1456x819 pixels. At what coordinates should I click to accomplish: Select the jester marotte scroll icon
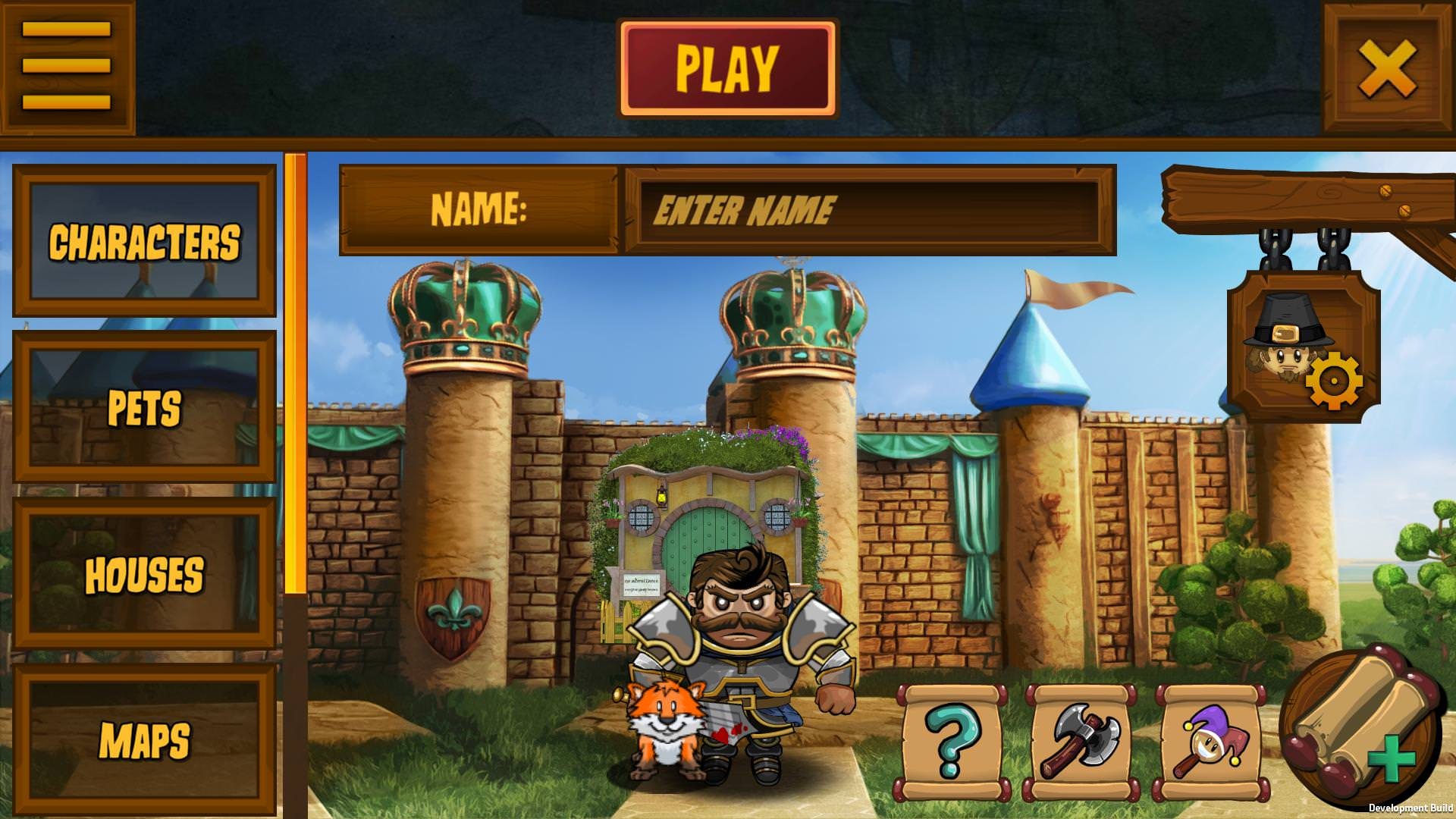pyautogui.click(x=1207, y=739)
